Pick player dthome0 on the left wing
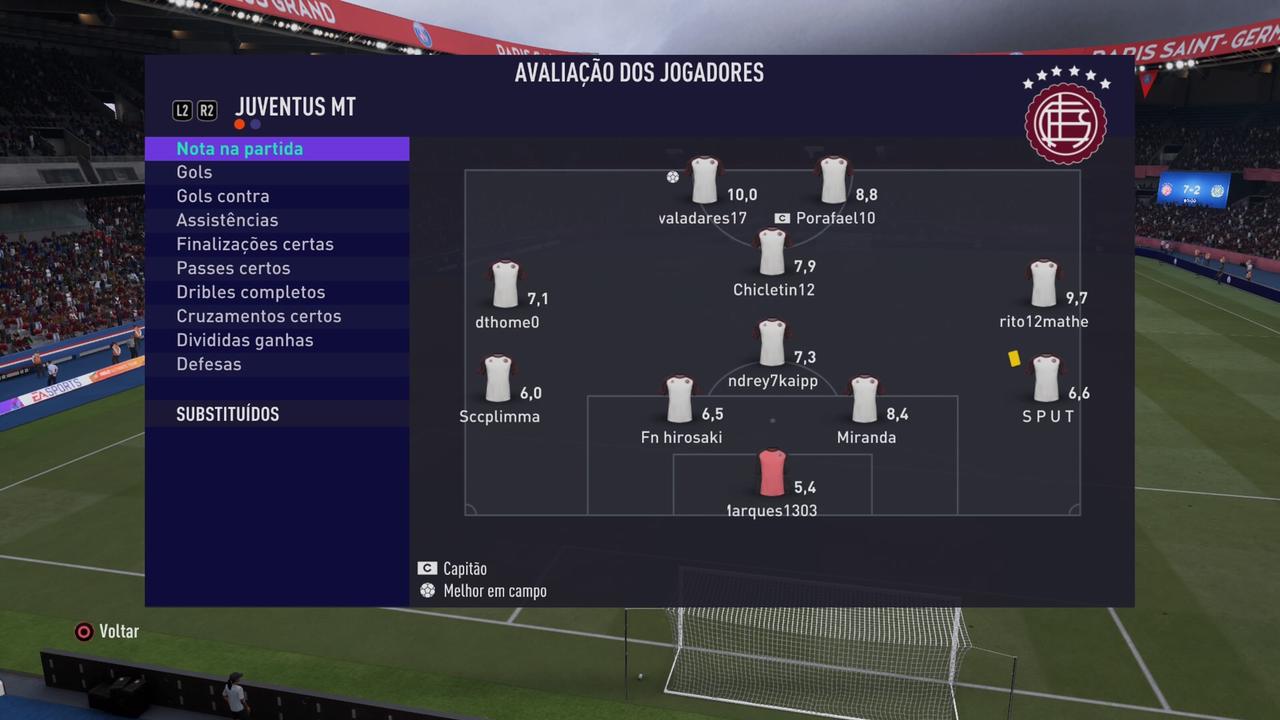Screen dimensions: 1280x720 506,285
